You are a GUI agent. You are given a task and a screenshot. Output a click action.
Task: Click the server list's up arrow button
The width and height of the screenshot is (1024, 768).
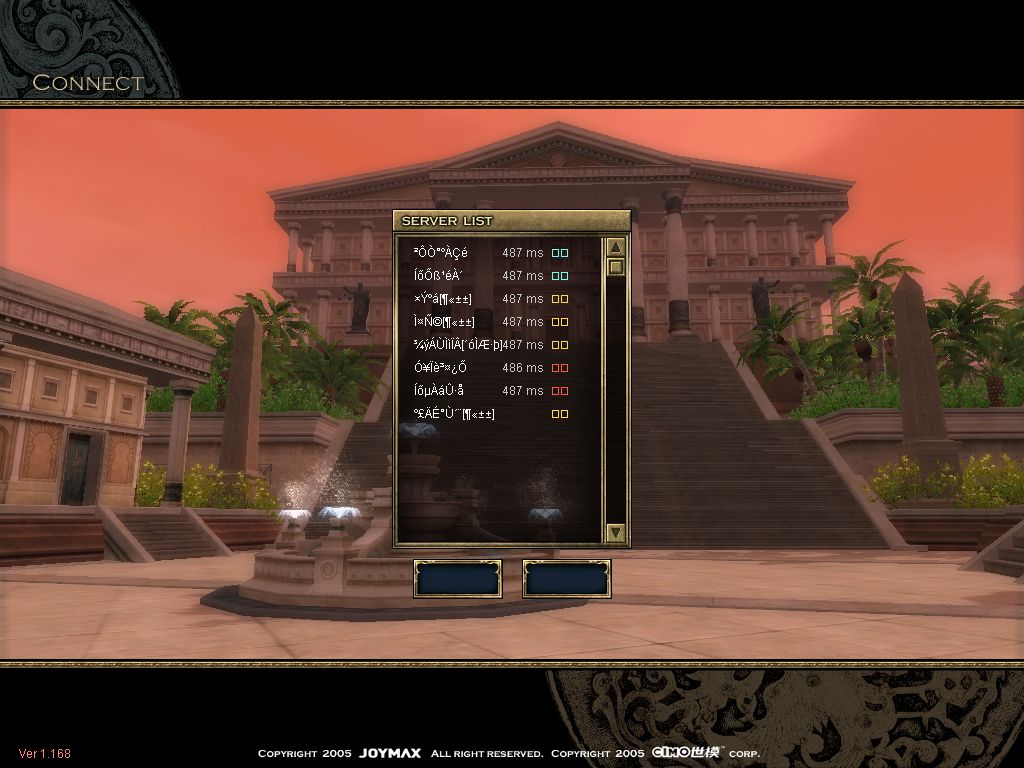(x=616, y=247)
